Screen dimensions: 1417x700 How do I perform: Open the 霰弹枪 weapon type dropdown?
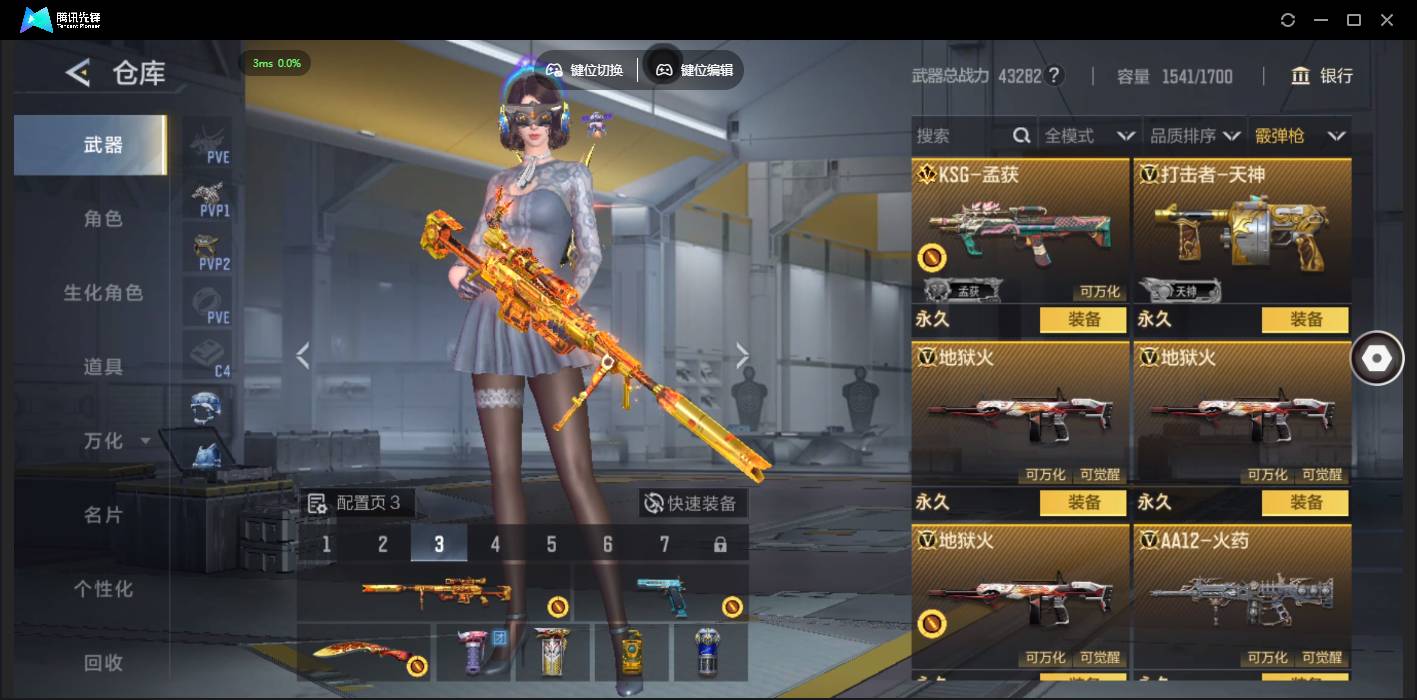[x=1300, y=136]
